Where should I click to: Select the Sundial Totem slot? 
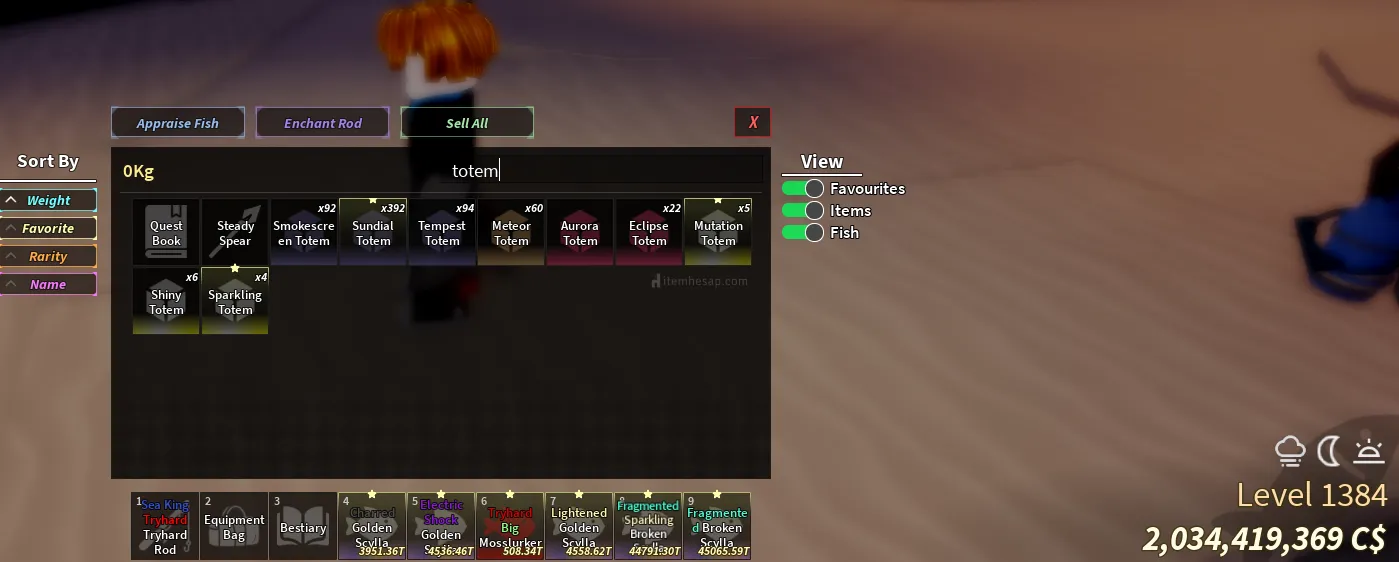(373, 232)
